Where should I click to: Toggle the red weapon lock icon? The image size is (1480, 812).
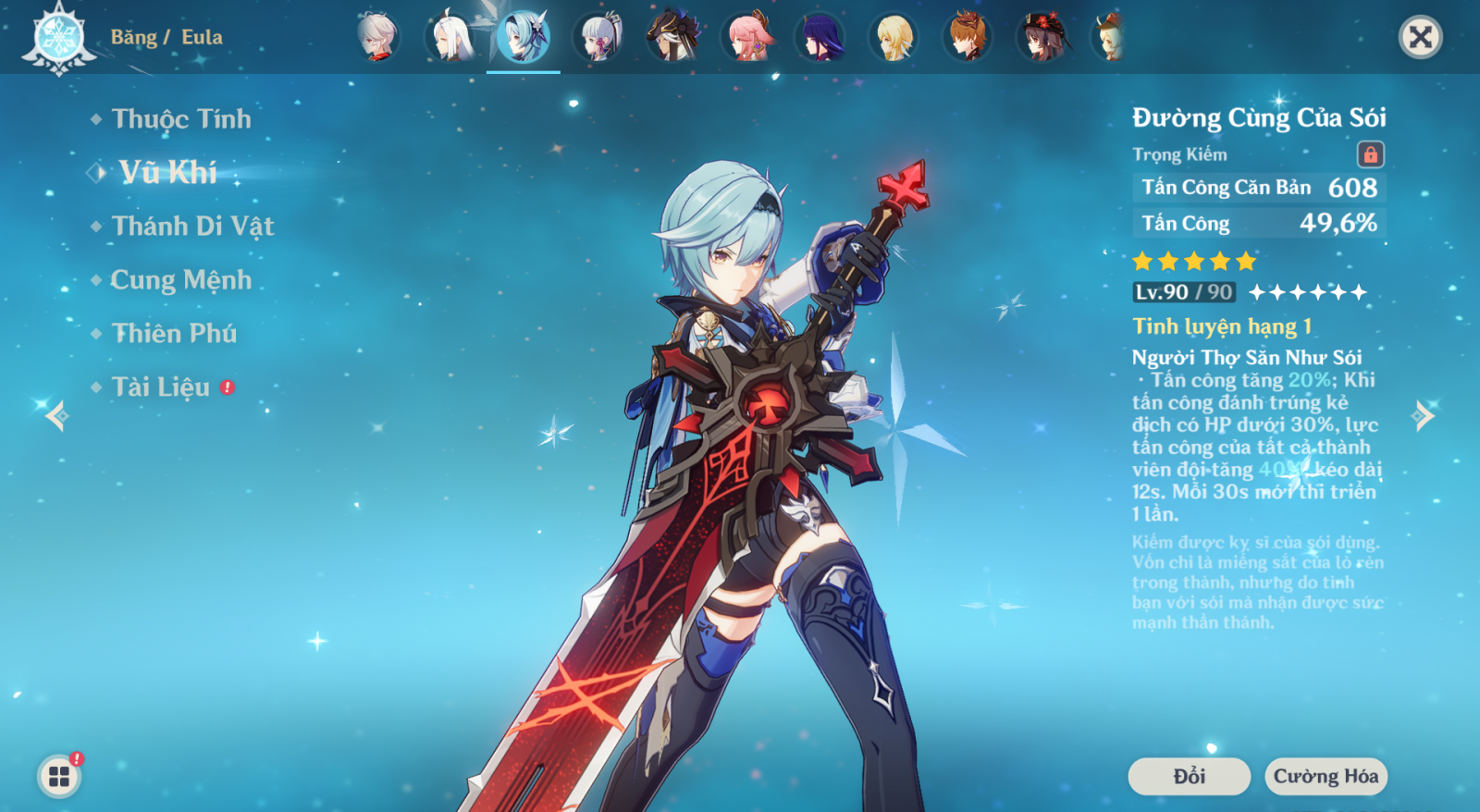click(1370, 154)
